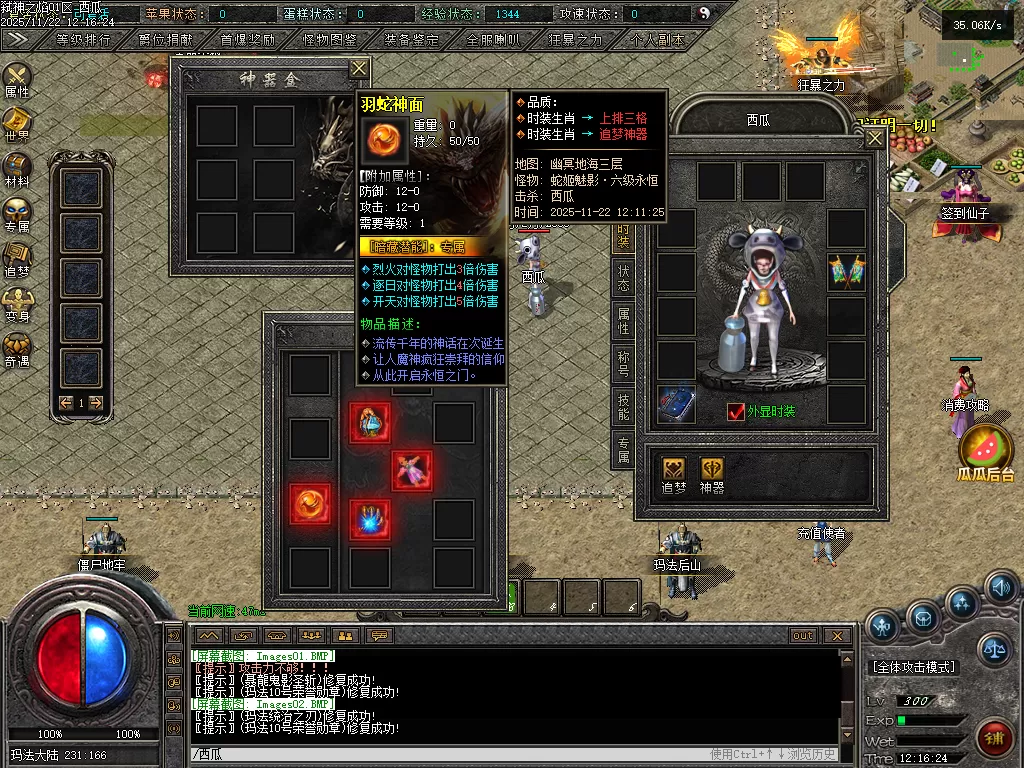Select 装备鉴定 in the top bar

point(411,40)
